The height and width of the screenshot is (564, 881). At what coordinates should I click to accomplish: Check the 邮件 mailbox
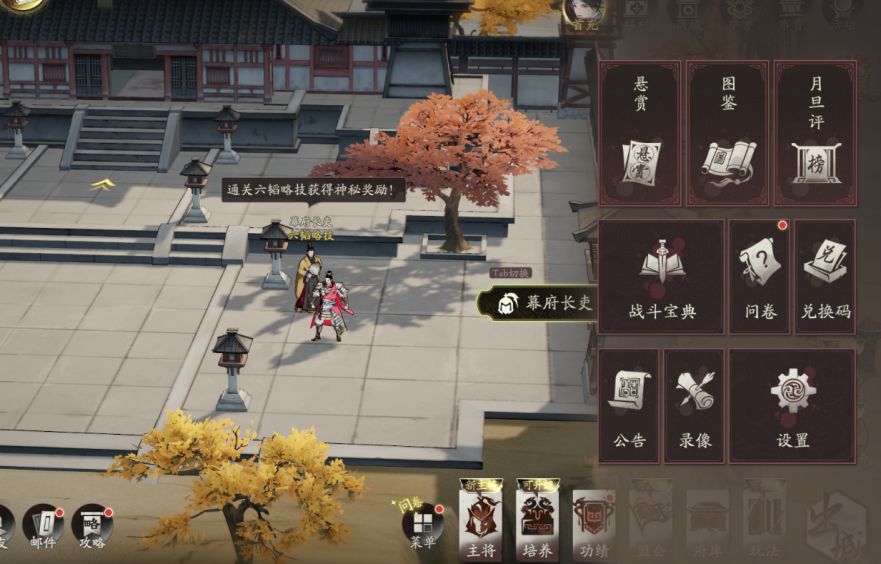[43, 525]
